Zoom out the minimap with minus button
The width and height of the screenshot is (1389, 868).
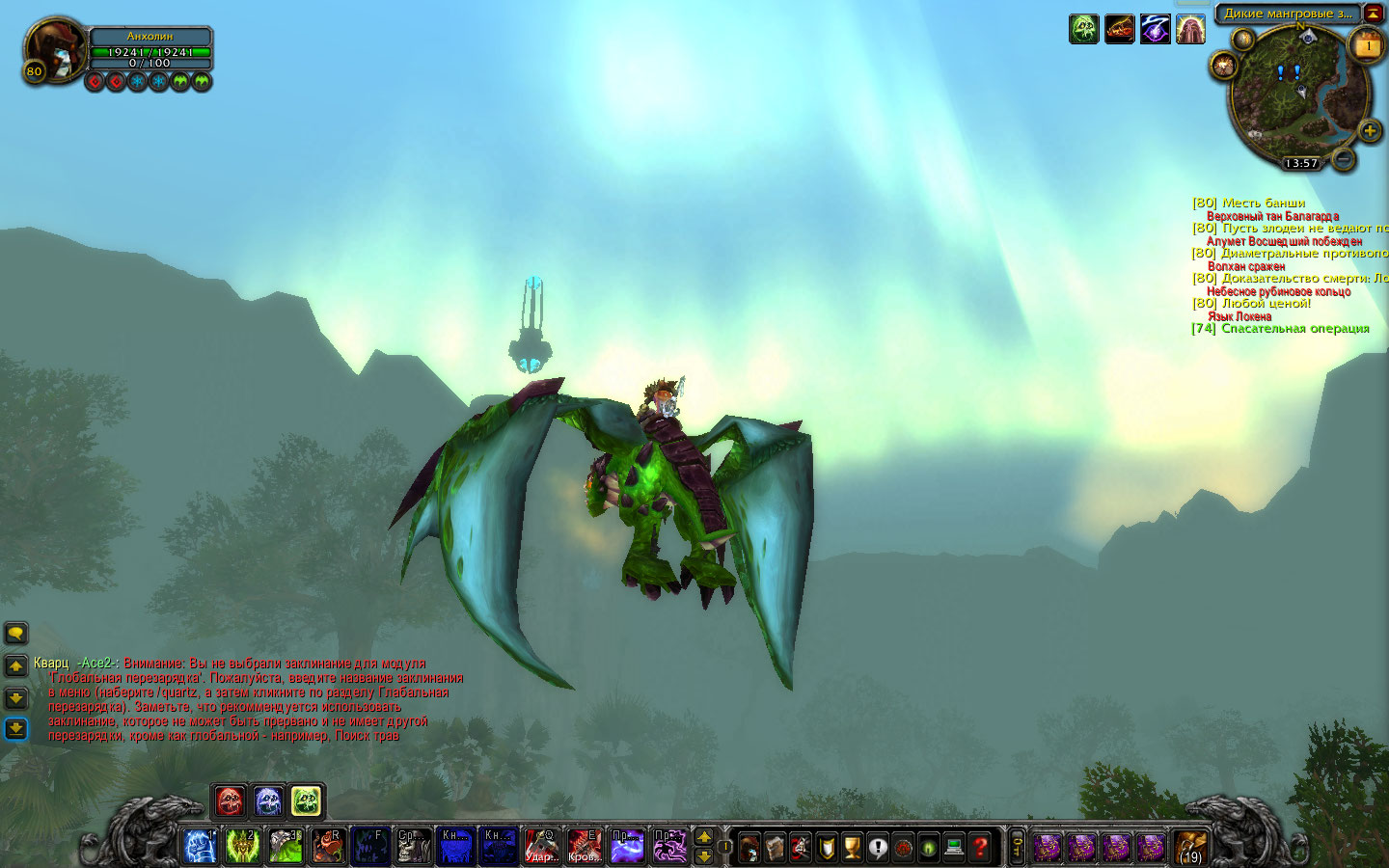point(1343,158)
